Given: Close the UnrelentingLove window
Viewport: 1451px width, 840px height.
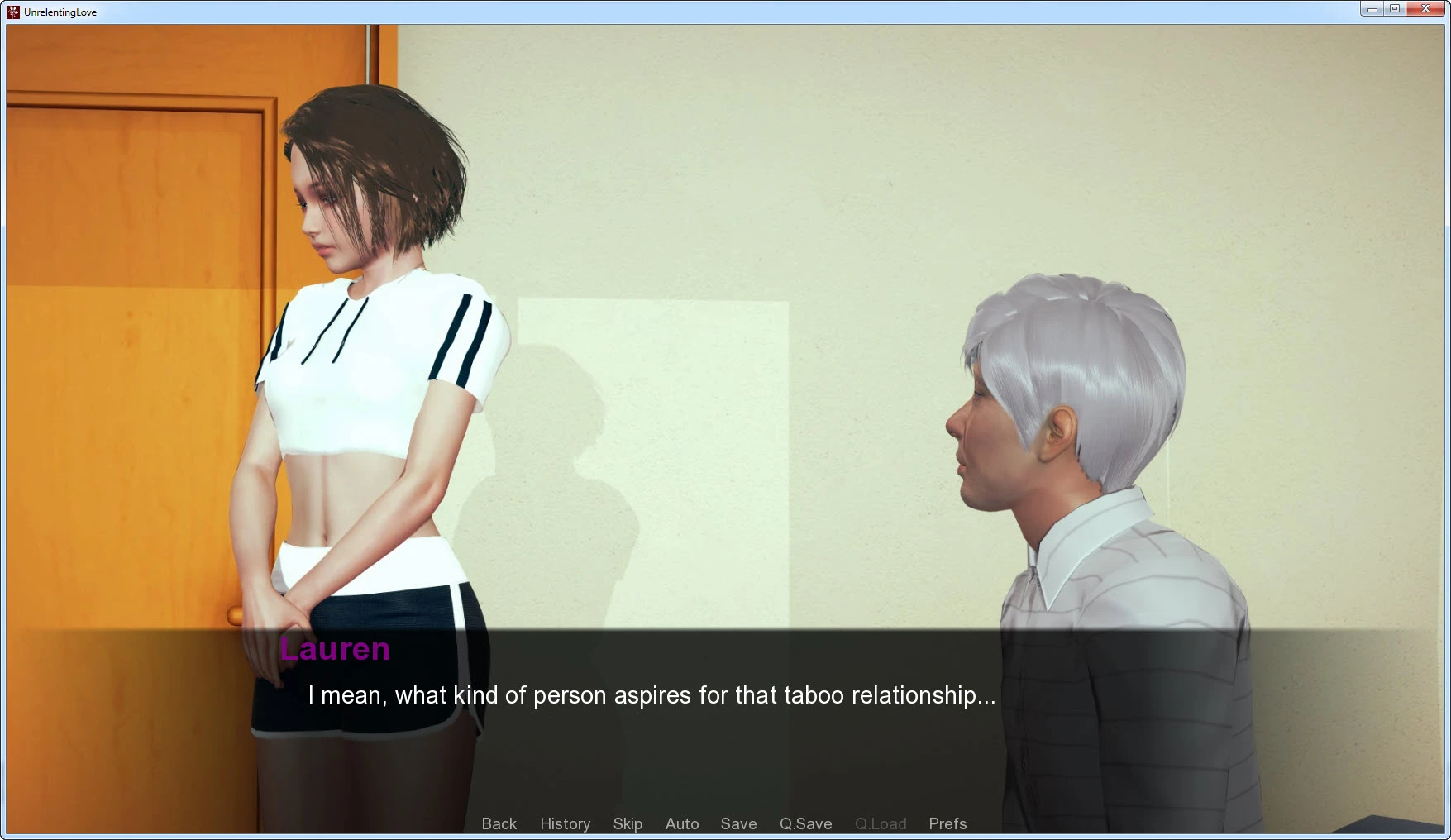Looking at the screenshot, I should pyautogui.click(x=1425, y=9).
